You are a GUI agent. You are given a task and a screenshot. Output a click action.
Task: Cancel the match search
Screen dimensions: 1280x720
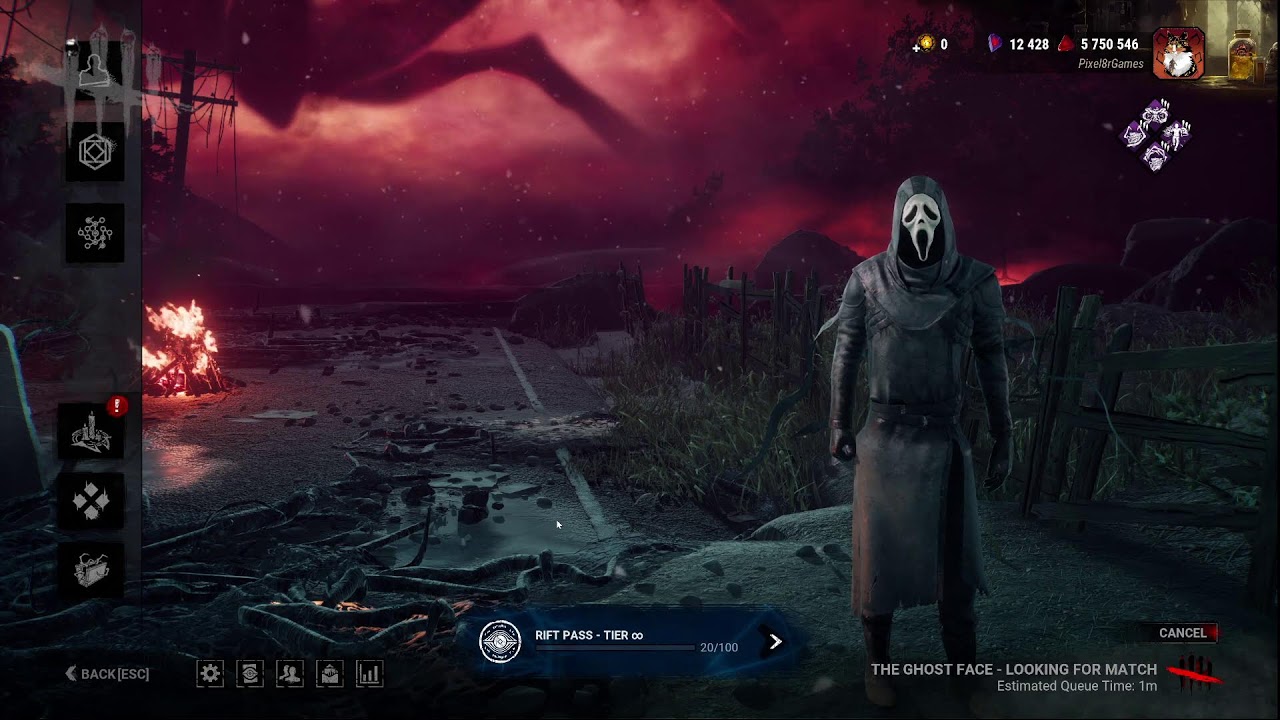point(1183,633)
